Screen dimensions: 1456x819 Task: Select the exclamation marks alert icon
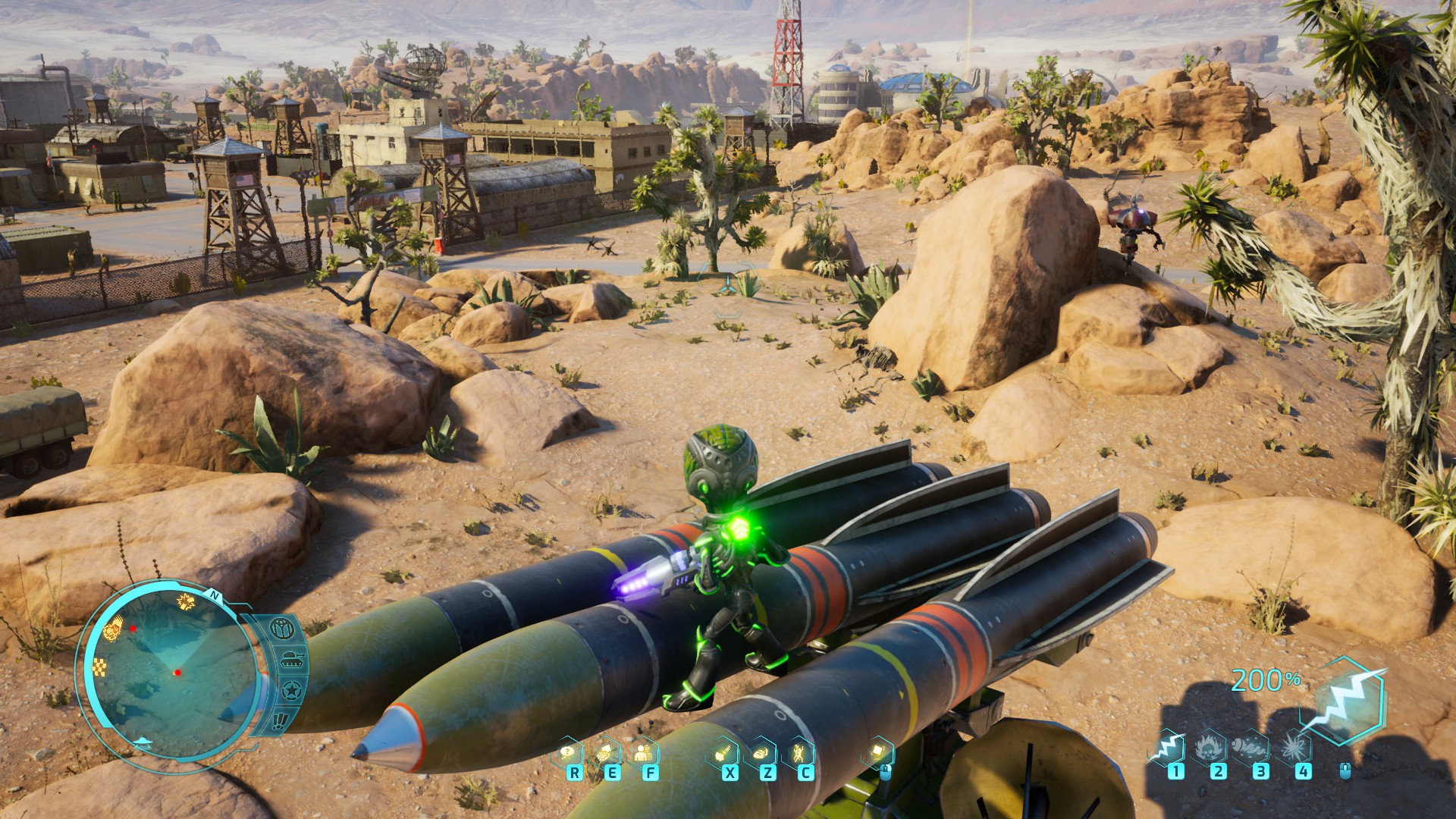tap(281, 720)
